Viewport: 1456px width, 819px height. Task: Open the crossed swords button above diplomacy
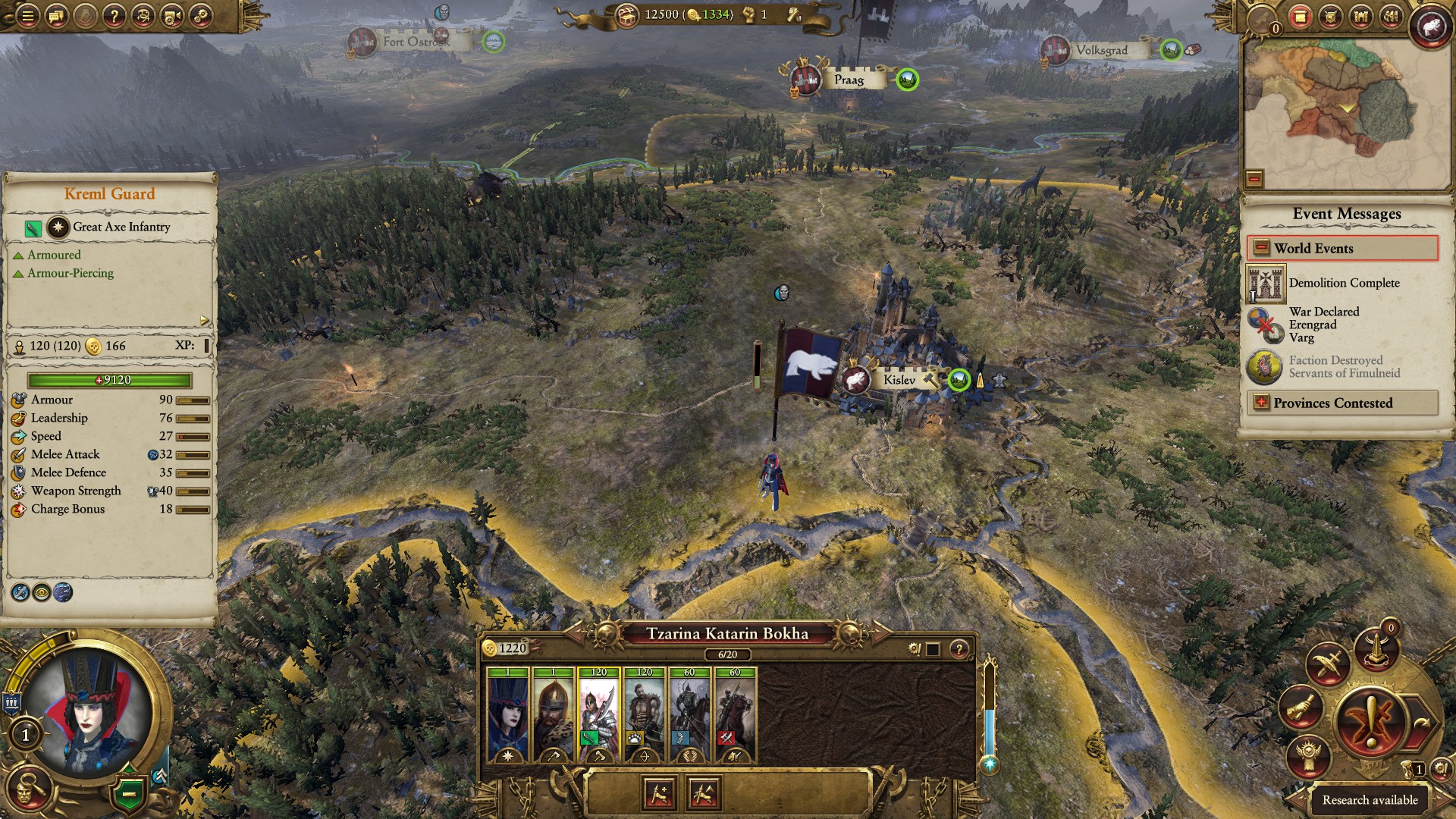click(x=1327, y=664)
